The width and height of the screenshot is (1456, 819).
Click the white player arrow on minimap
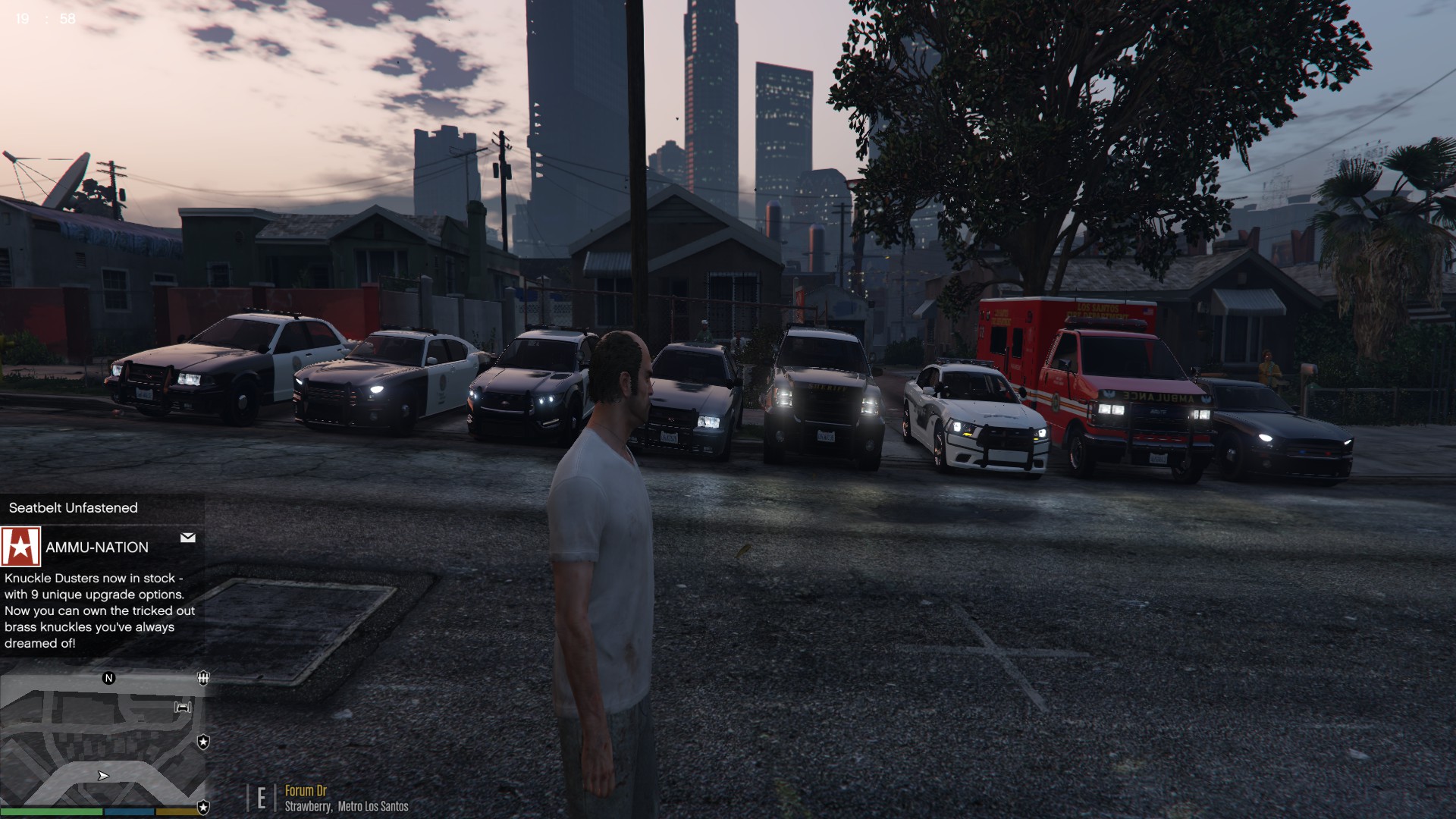[103, 776]
